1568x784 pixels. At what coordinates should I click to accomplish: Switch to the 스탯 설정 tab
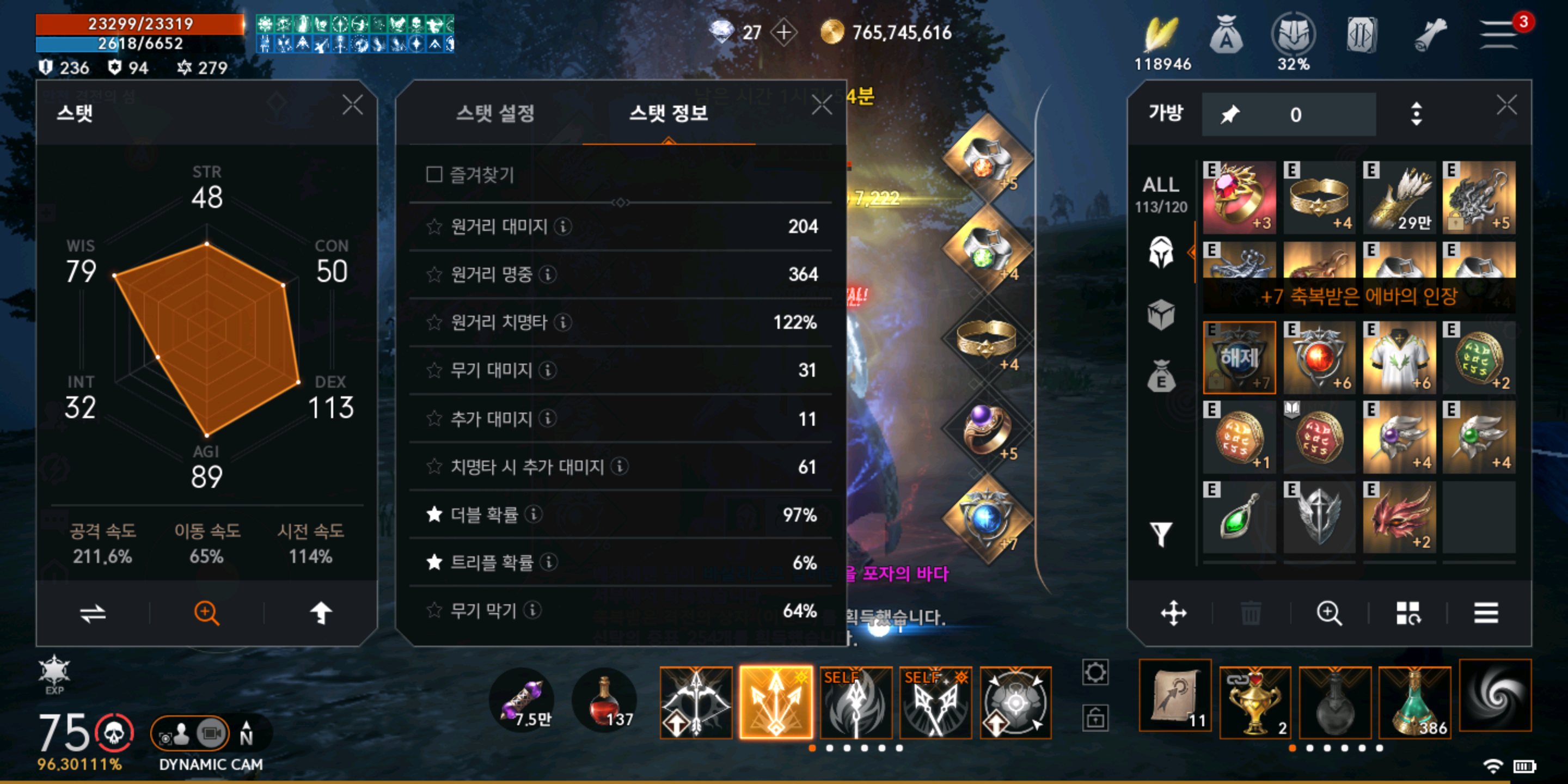coord(495,113)
